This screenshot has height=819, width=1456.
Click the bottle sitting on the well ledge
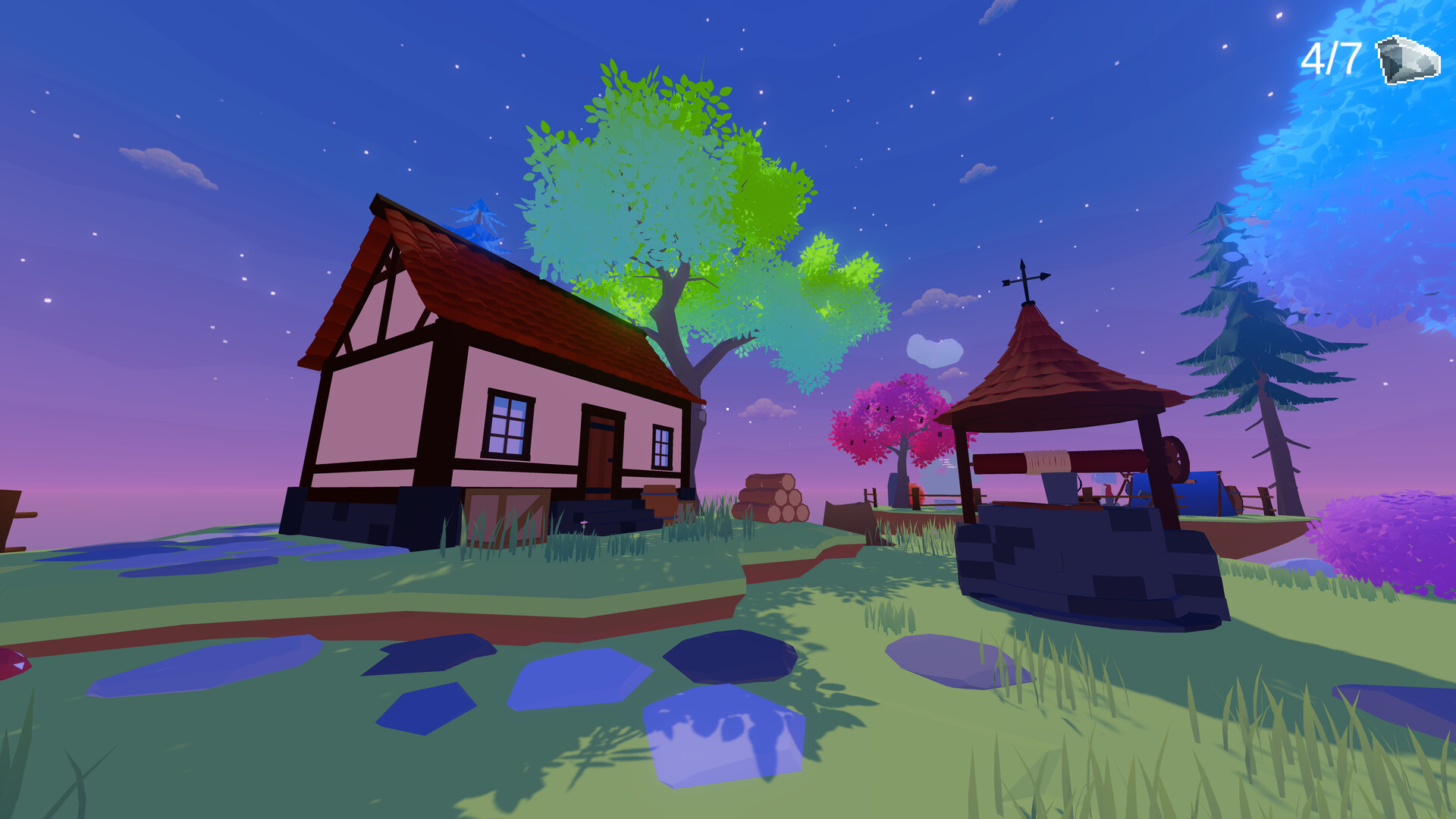(1108, 491)
